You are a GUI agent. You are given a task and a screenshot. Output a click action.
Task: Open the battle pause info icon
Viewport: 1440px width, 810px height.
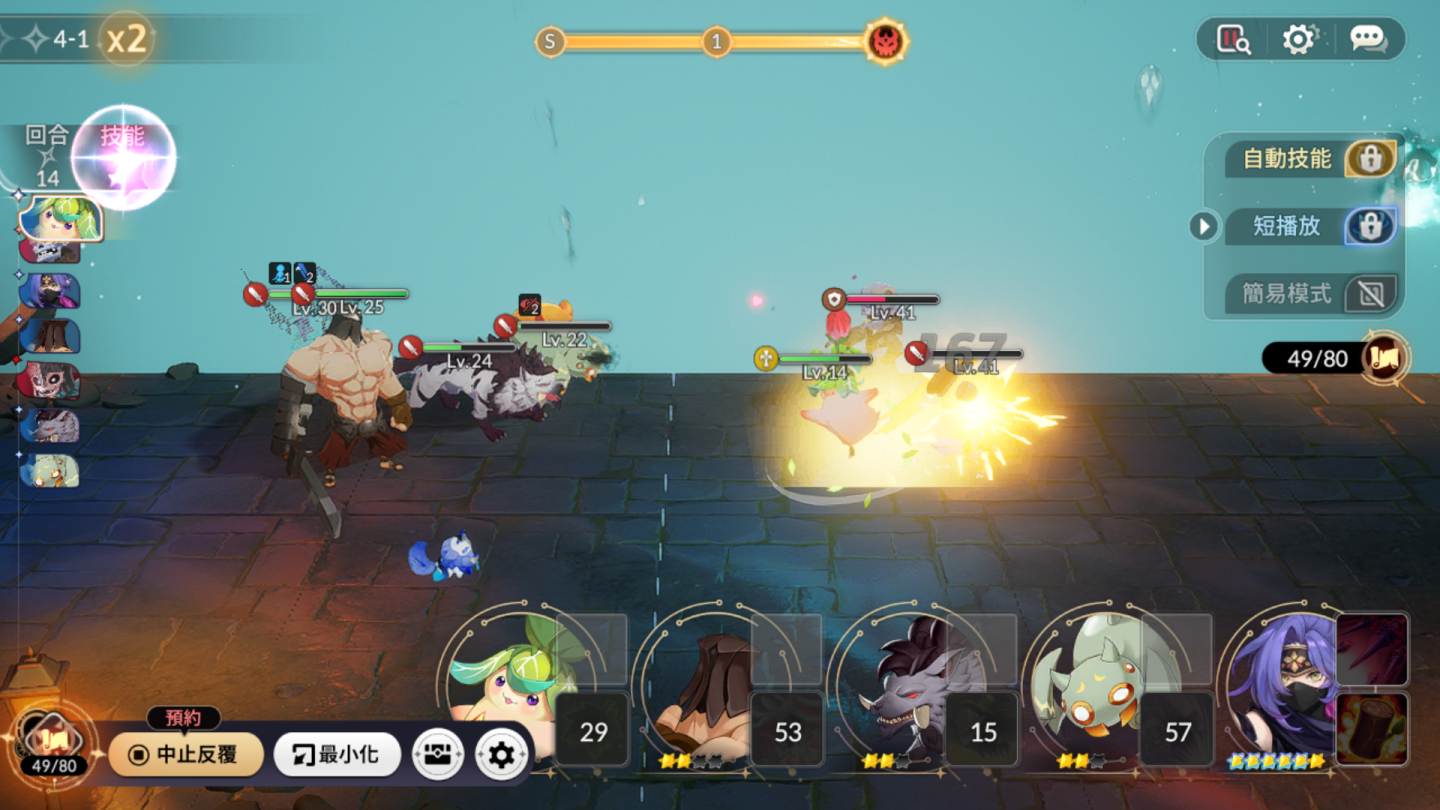pyautogui.click(x=1233, y=39)
